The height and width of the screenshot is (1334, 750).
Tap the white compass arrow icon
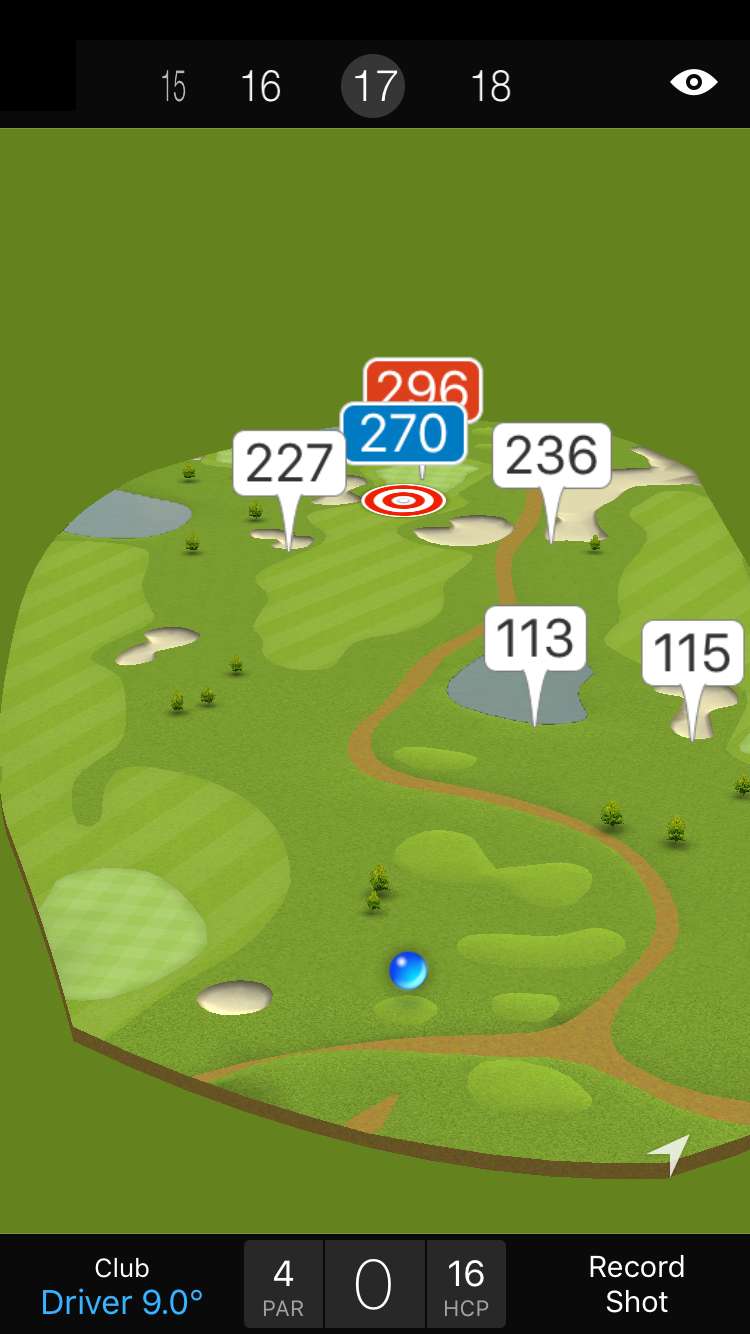670,1153
